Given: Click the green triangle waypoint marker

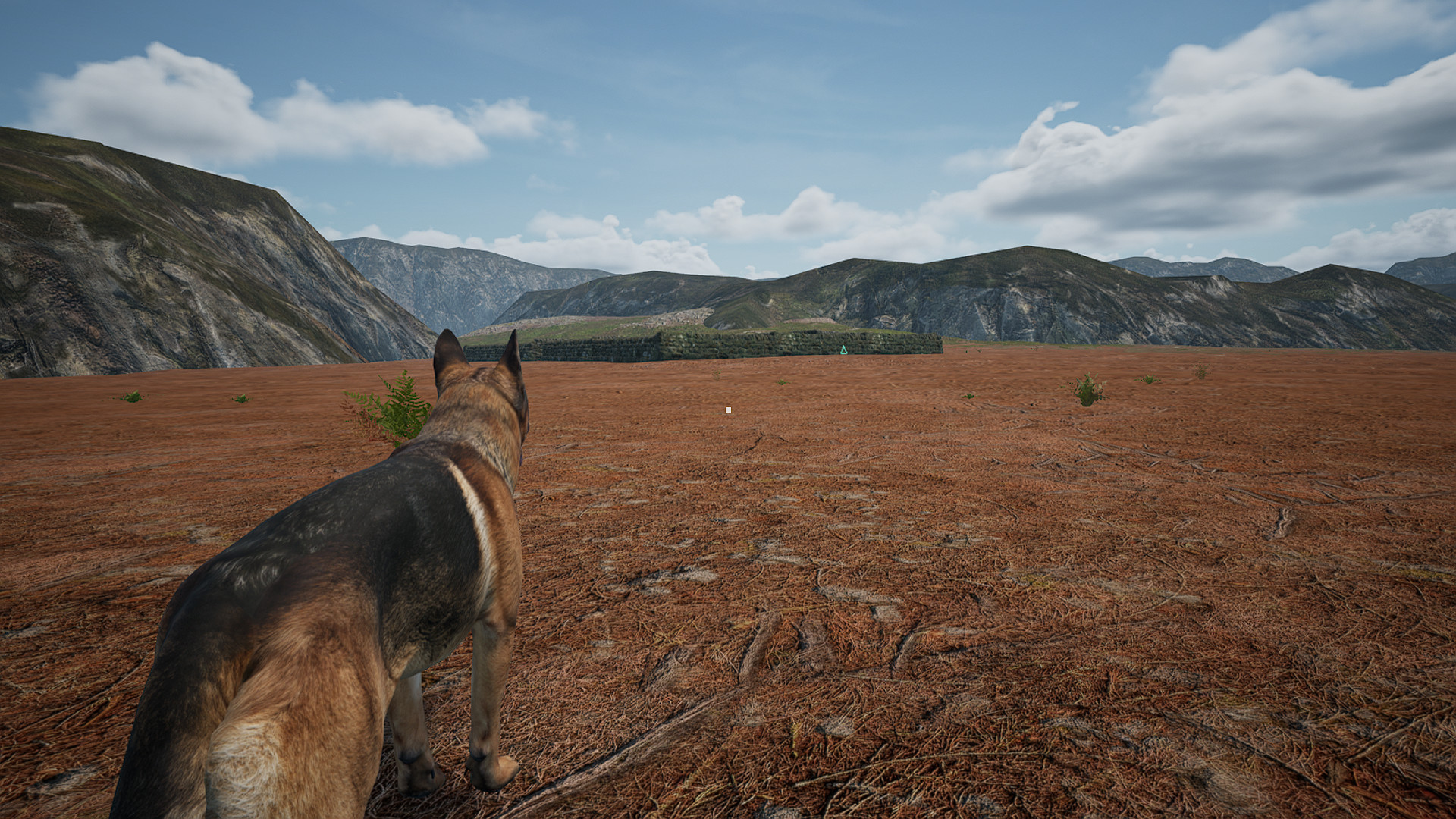Looking at the screenshot, I should coord(843,350).
